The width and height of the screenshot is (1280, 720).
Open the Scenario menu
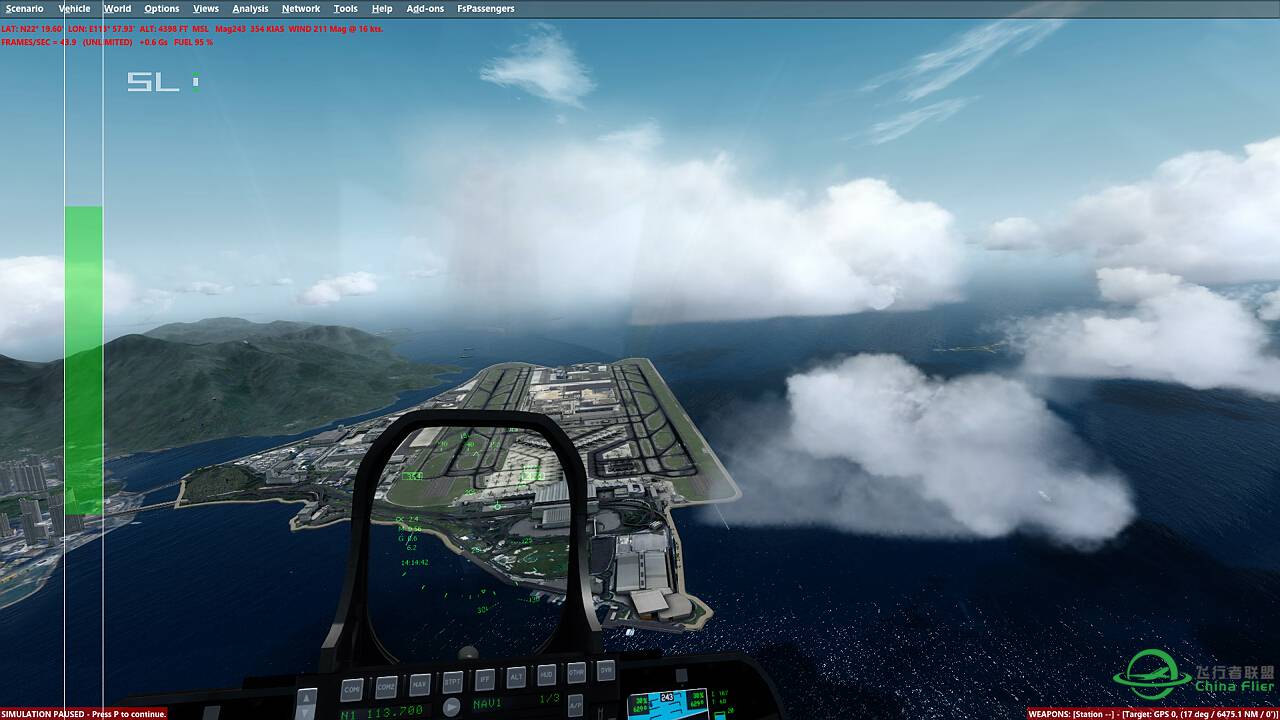(25, 8)
